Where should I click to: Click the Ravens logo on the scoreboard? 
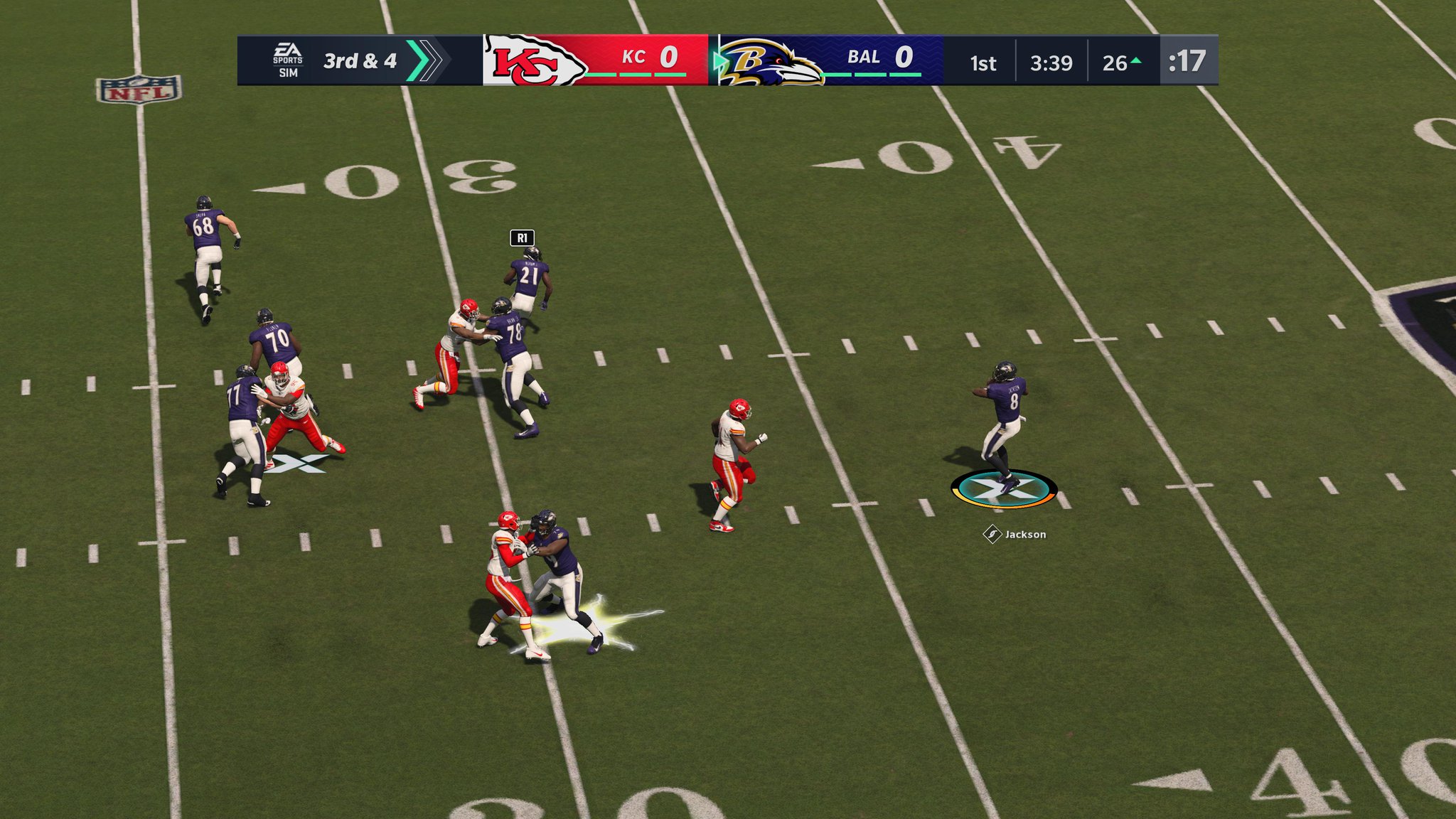click(x=771, y=62)
